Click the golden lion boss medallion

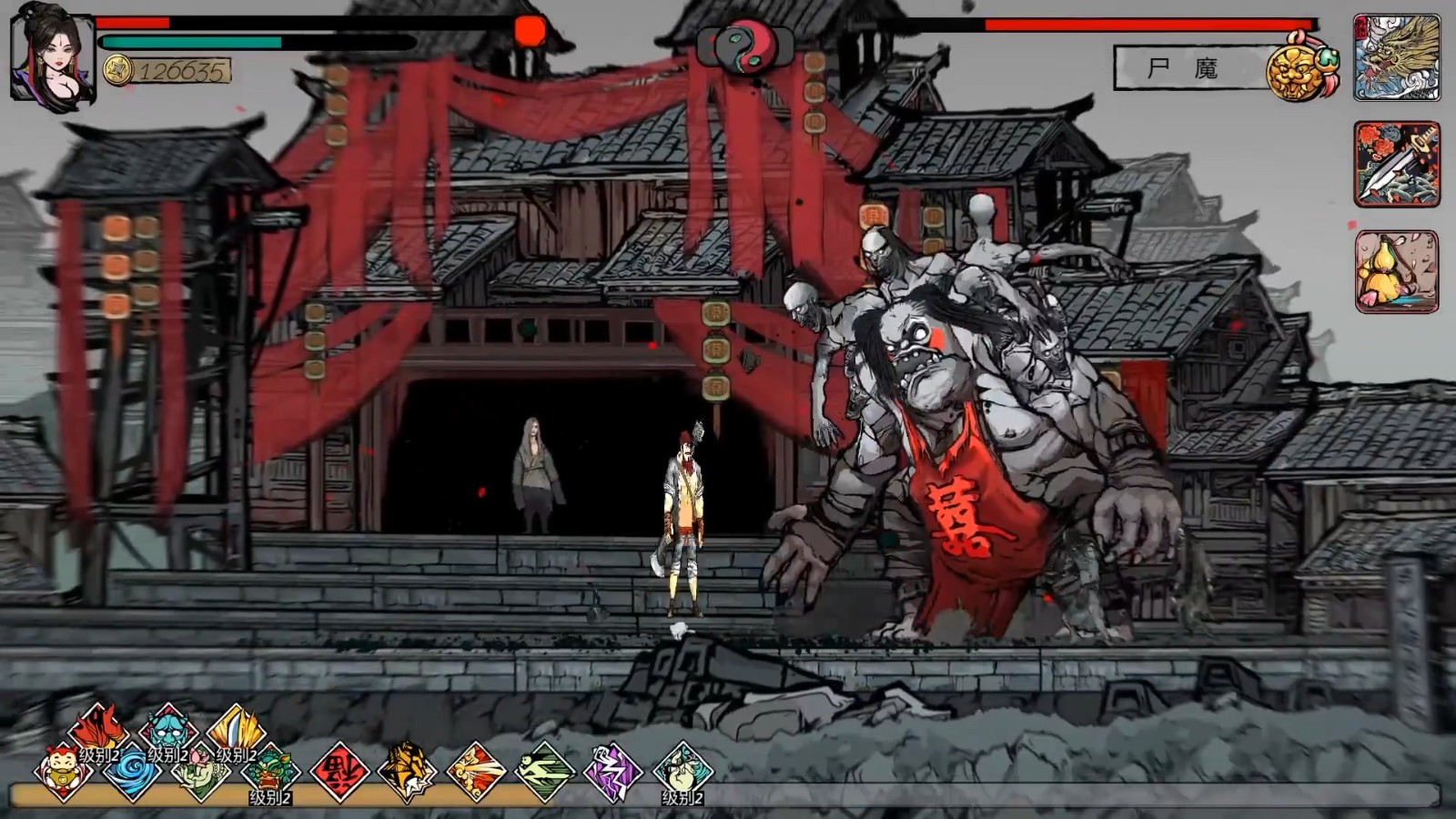coord(1301,66)
